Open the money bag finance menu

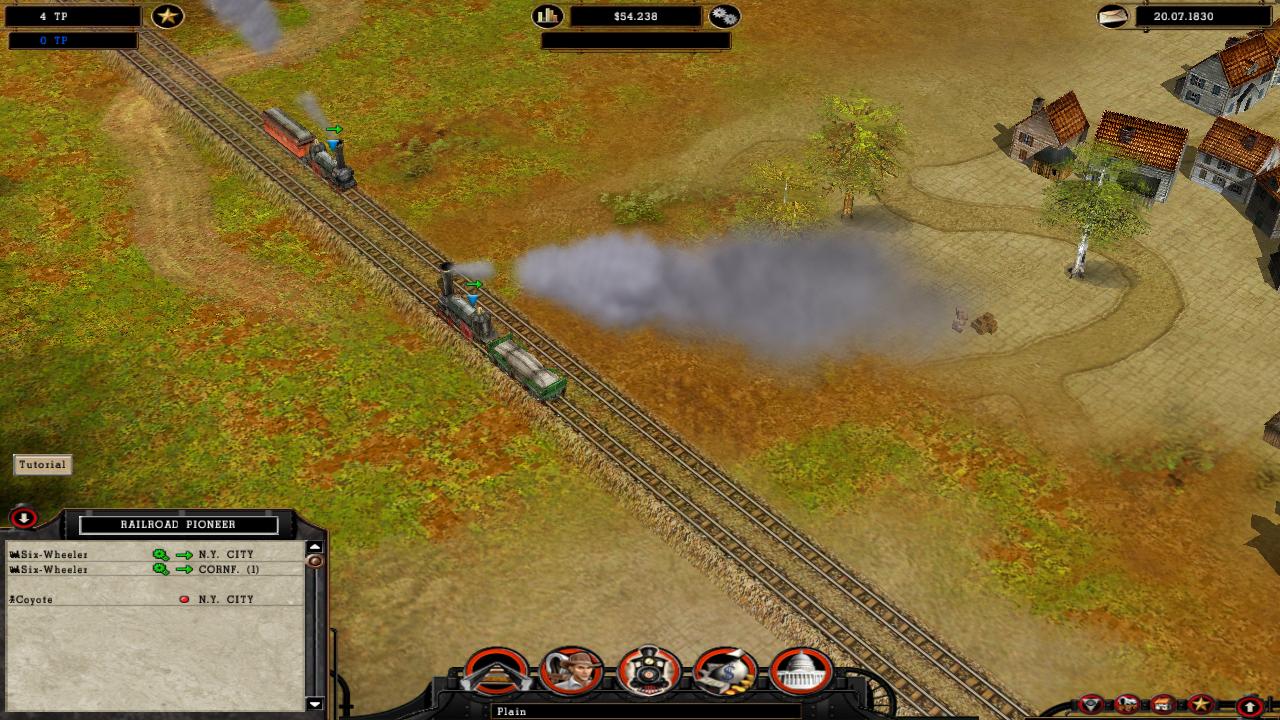pos(725,672)
